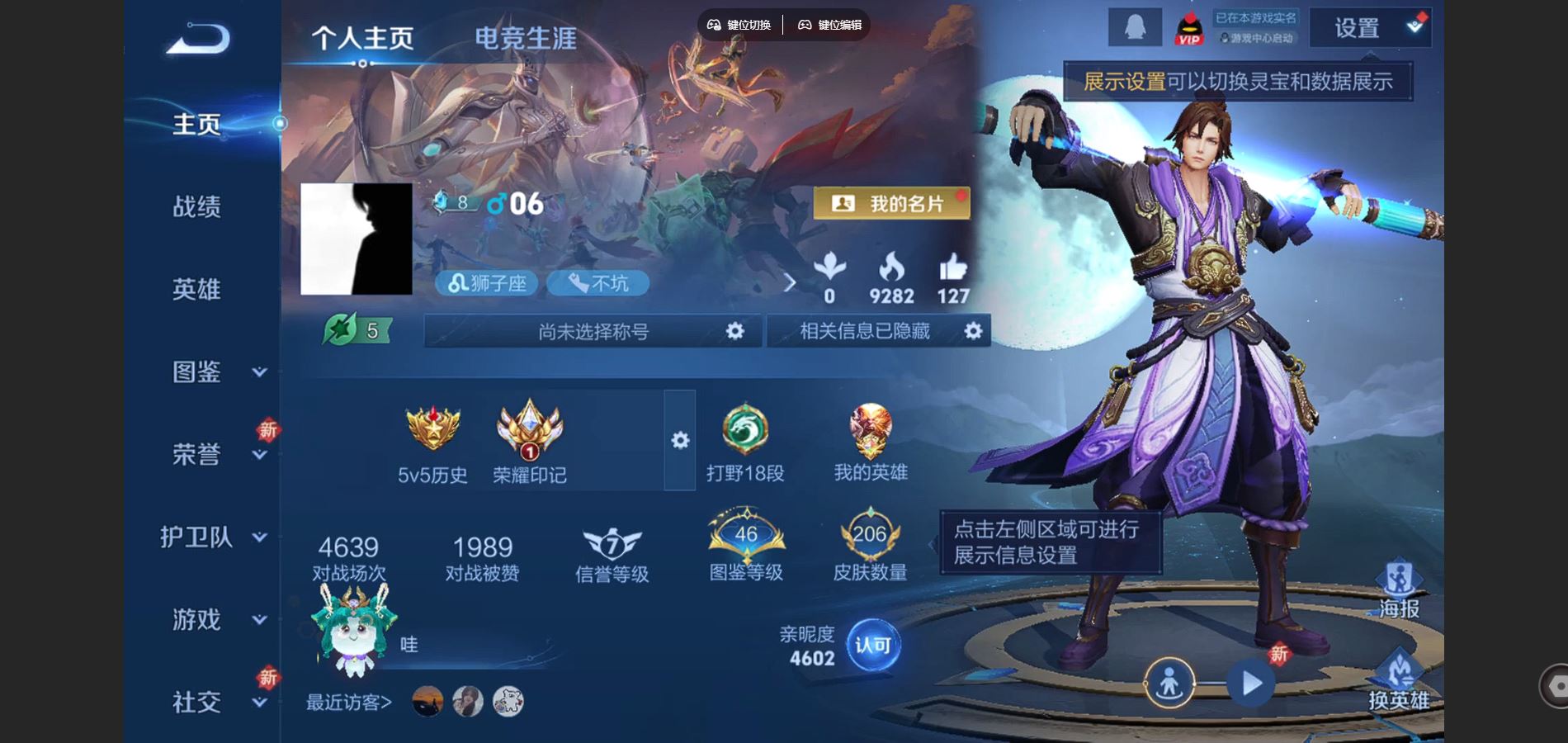Open the 英雄 section

[x=196, y=289]
